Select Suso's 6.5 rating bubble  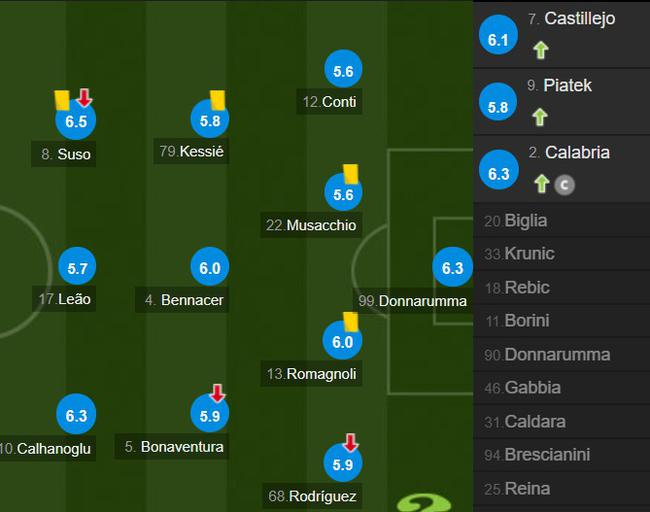tap(75, 121)
